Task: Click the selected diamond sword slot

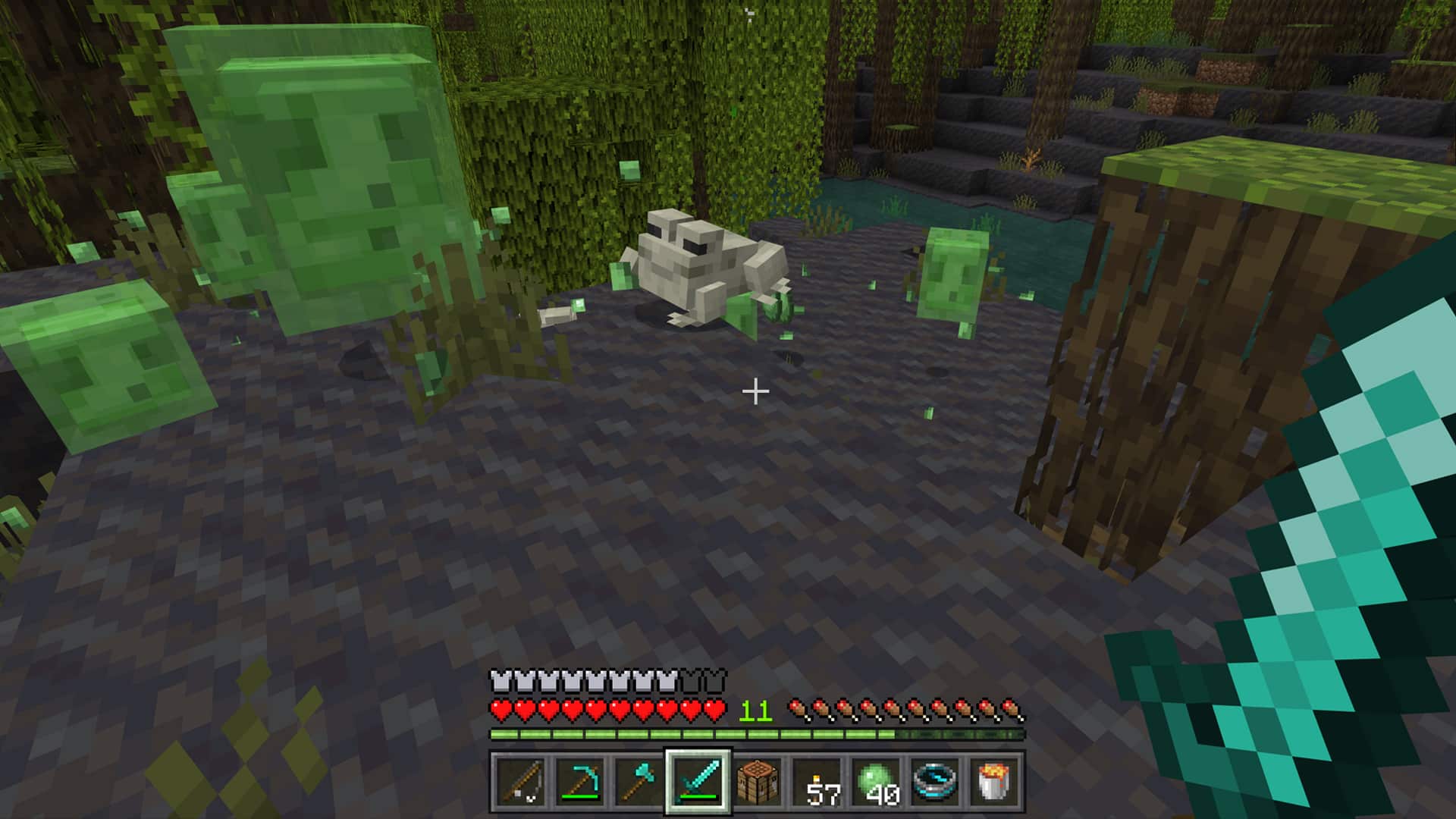Action: pos(698,780)
